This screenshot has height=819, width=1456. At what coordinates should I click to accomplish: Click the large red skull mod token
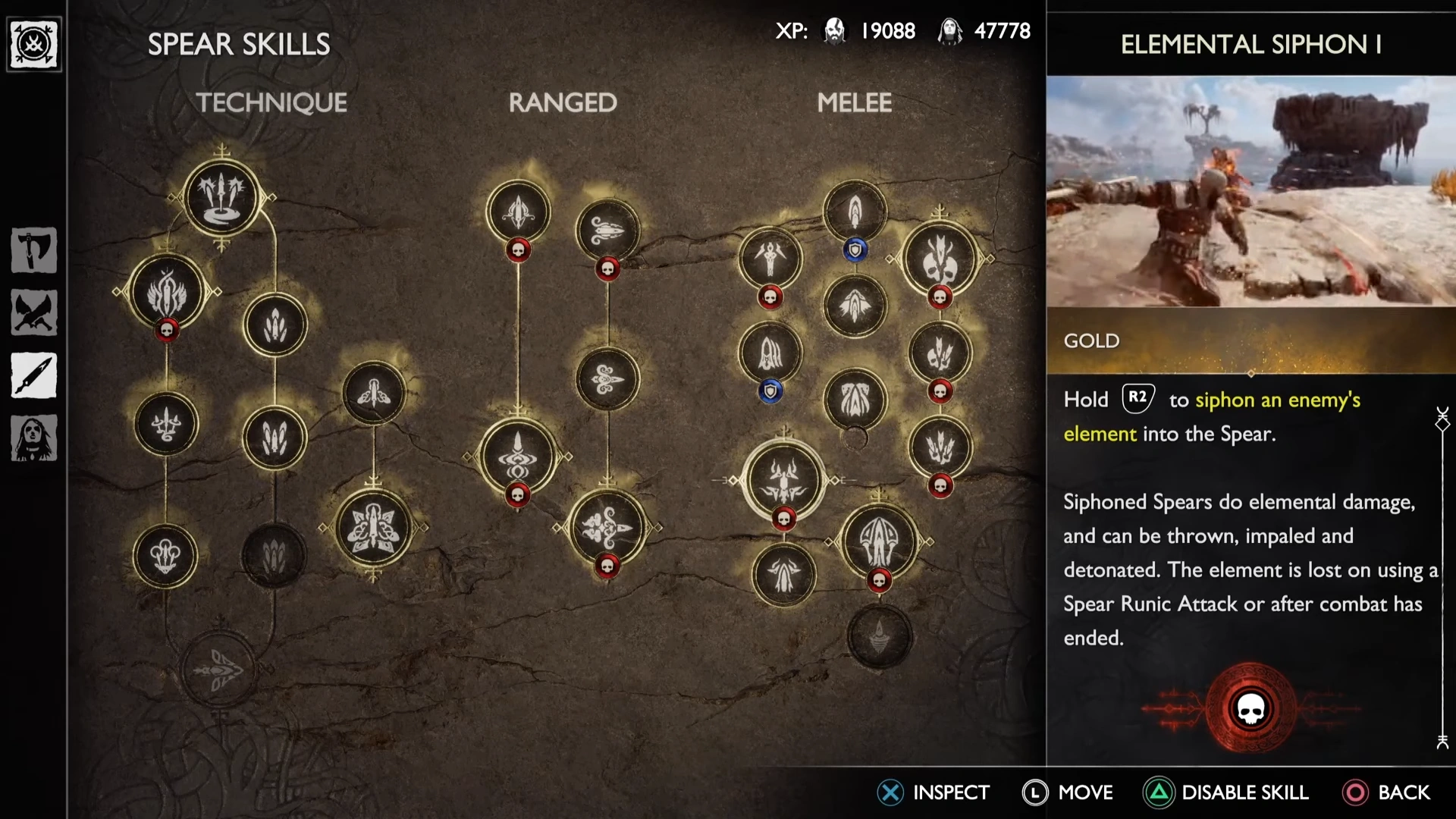(x=1250, y=709)
